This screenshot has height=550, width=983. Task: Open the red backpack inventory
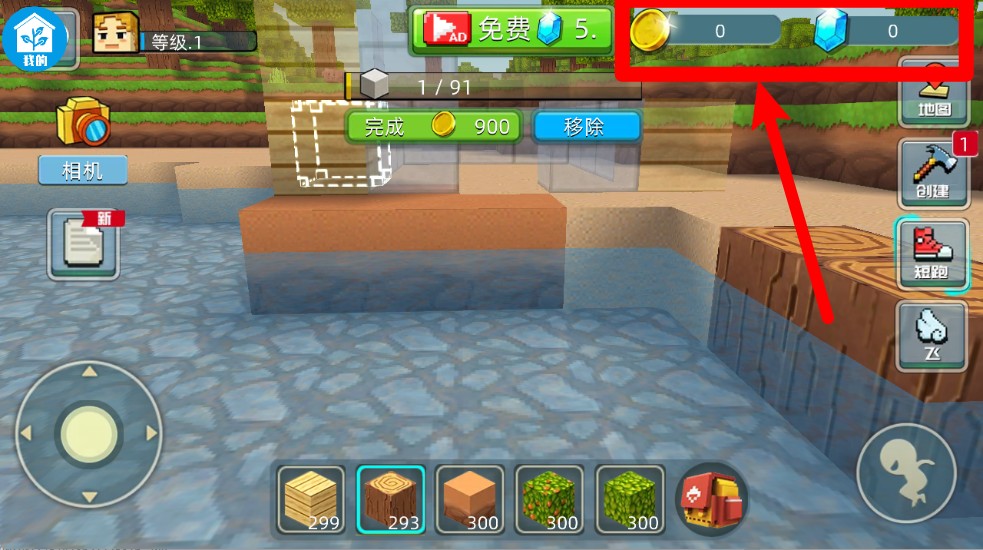pyautogui.click(x=711, y=498)
